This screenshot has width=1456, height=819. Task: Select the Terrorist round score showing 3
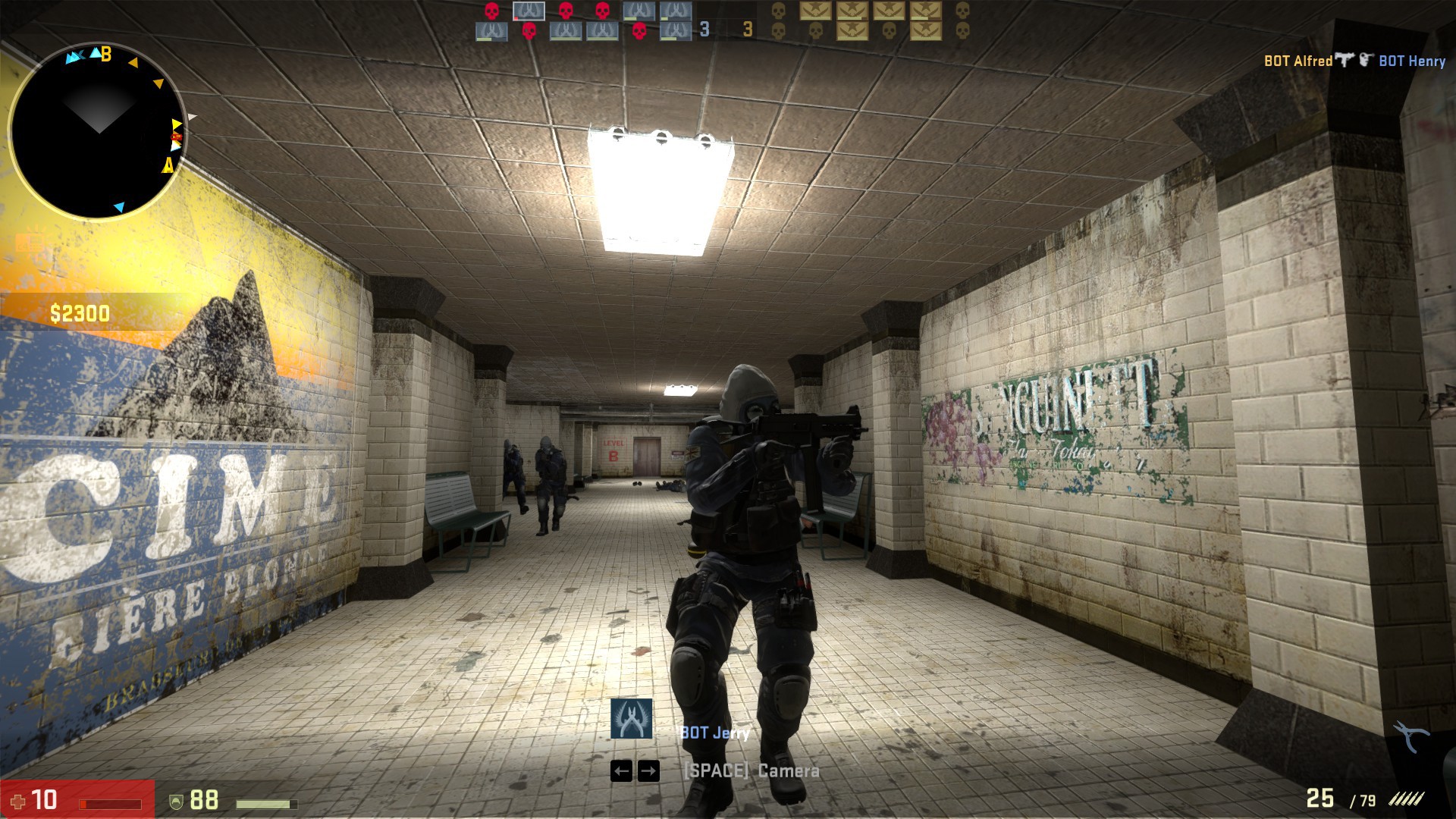[x=747, y=29]
